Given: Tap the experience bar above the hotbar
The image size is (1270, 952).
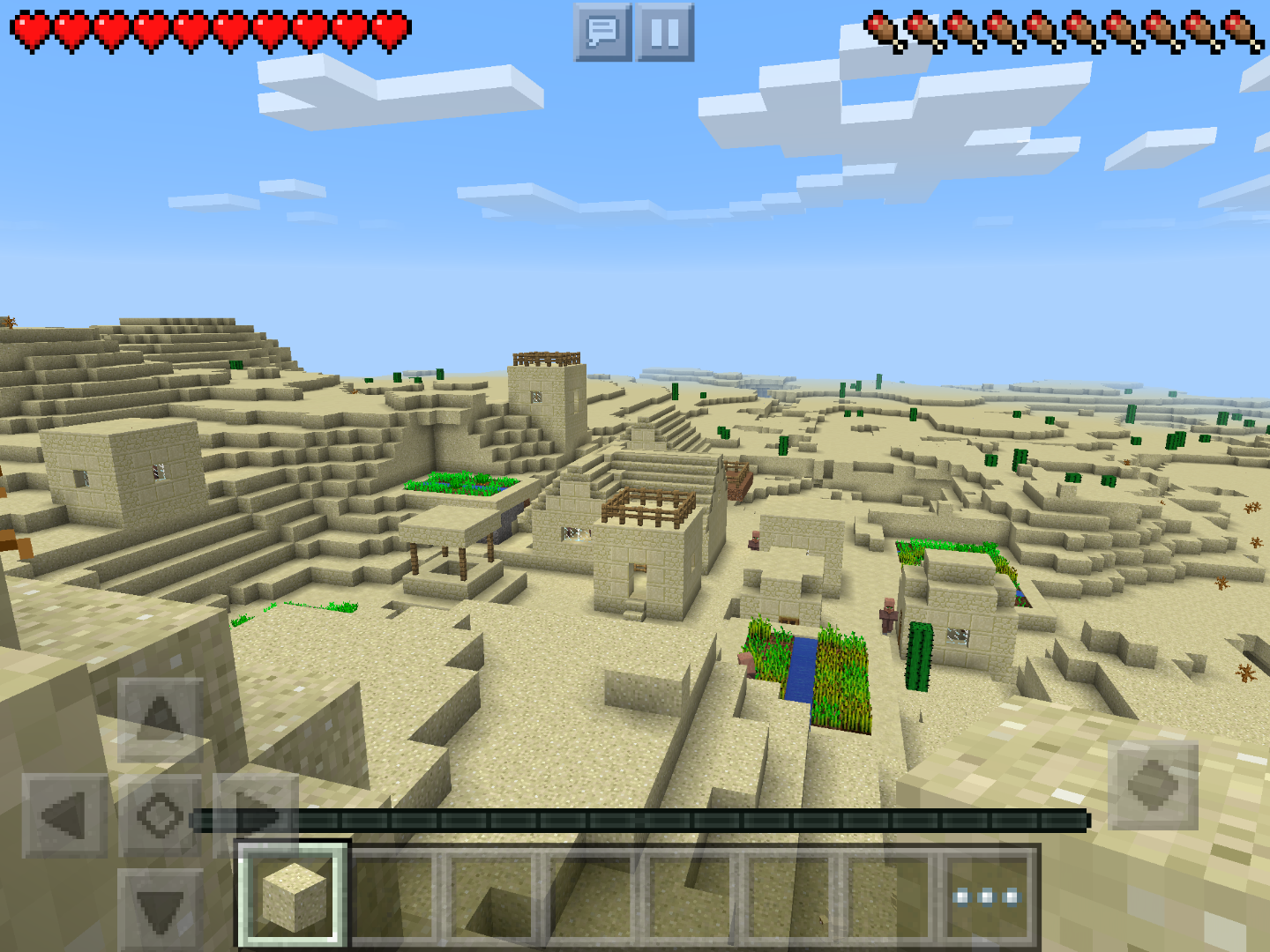Looking at the screenshot, I should click(x=639, y=820).
